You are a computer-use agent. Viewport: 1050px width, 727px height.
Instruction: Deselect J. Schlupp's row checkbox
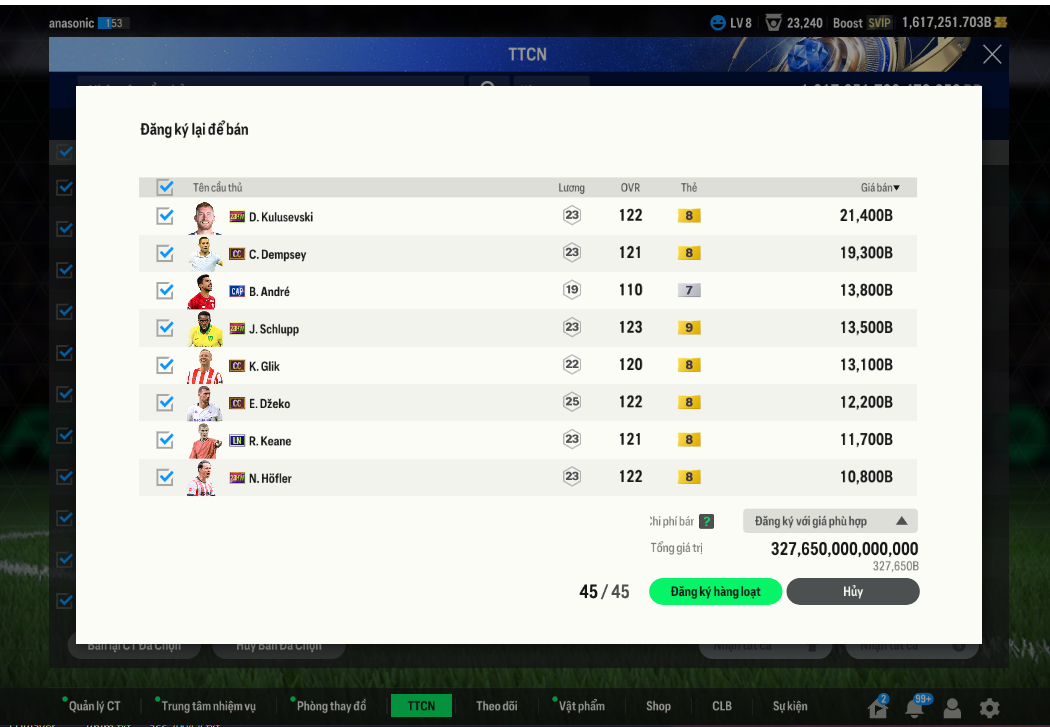tap(165, 328)
